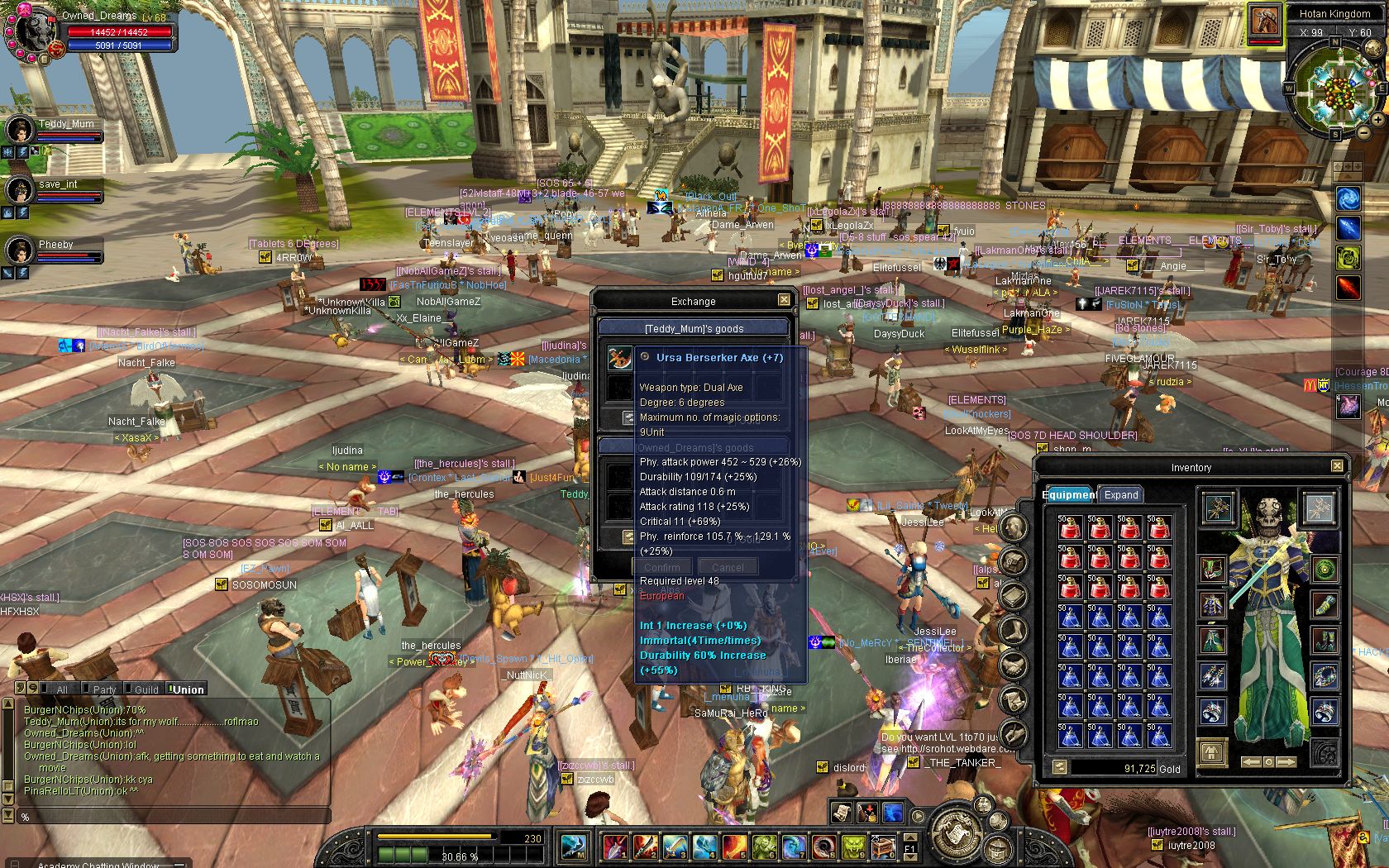The width and height of the screenshot is (1389, 868).
Task: Zoom in the minimap with plus button
Action: click(1377, 120)
